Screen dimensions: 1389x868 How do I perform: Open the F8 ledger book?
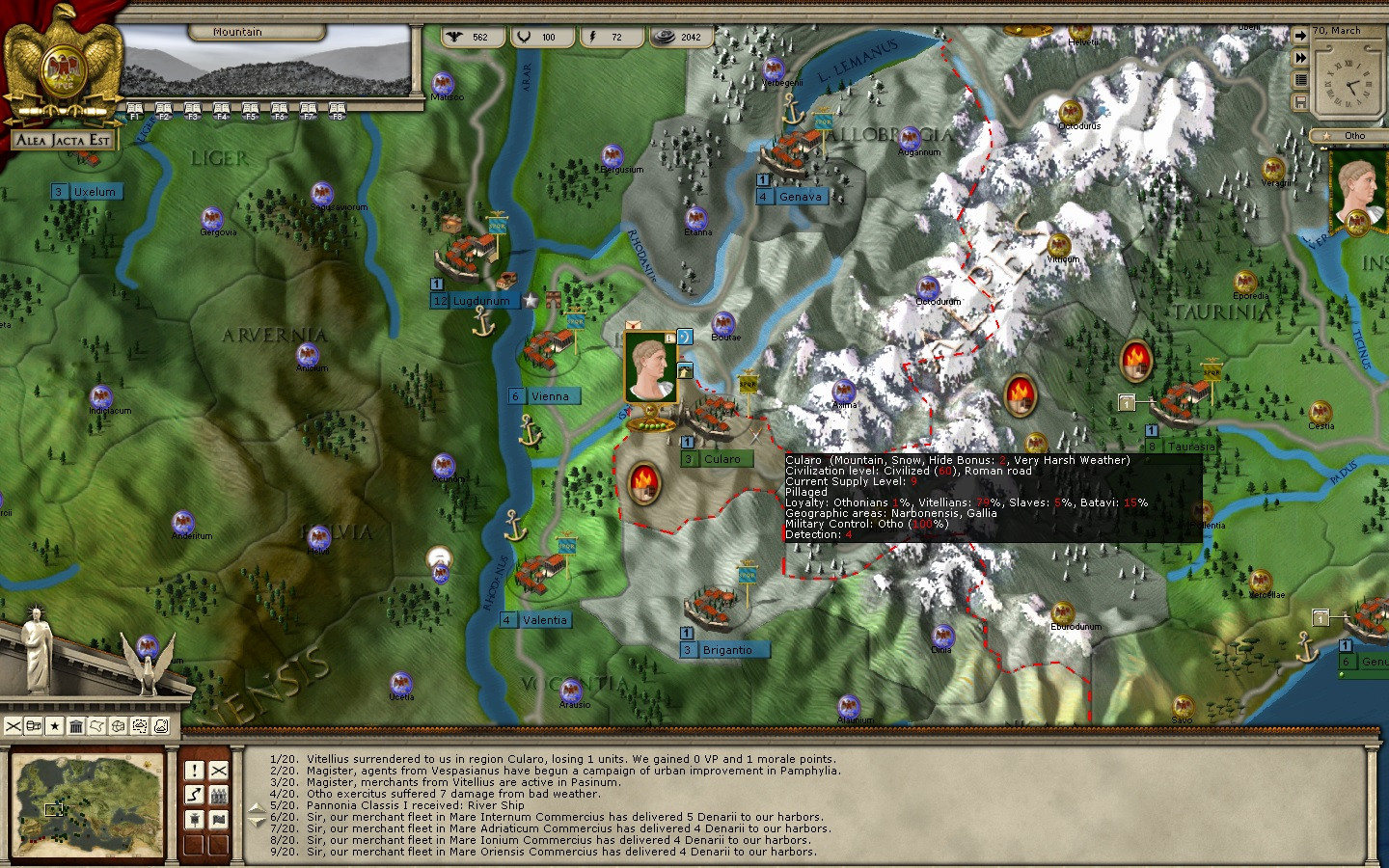pos(337,109)
